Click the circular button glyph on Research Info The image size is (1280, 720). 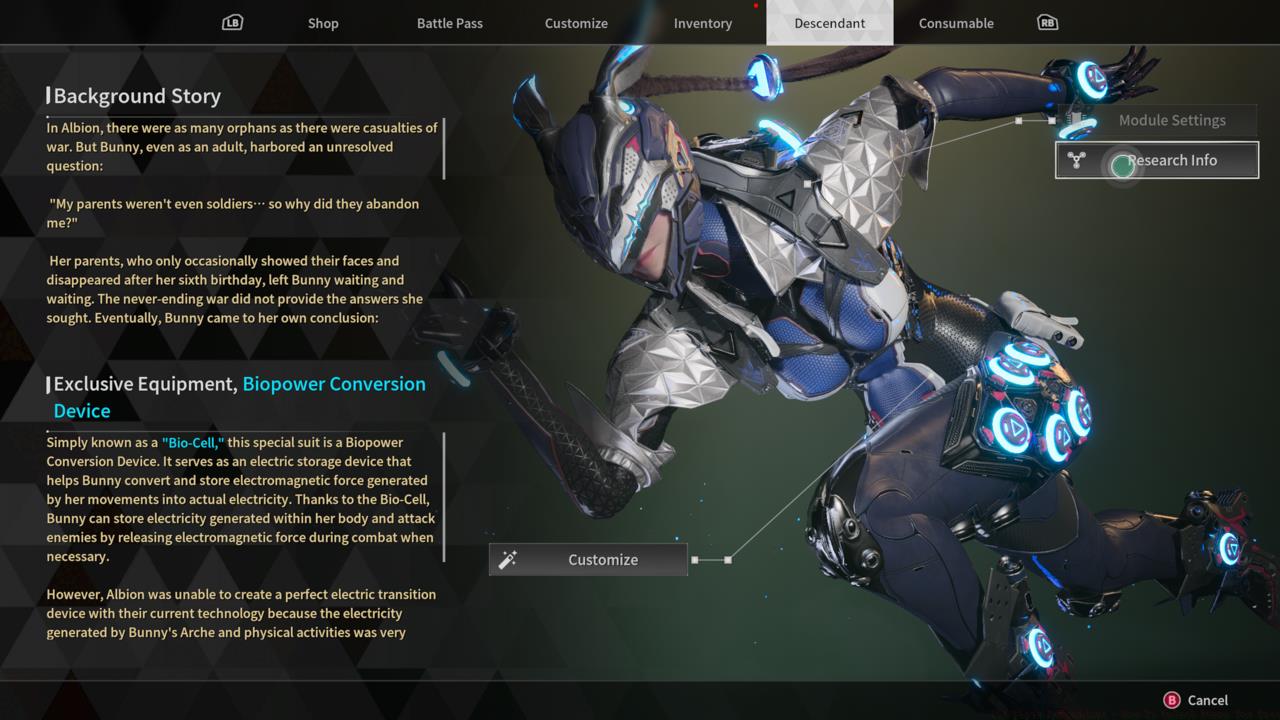[1122, 166]
